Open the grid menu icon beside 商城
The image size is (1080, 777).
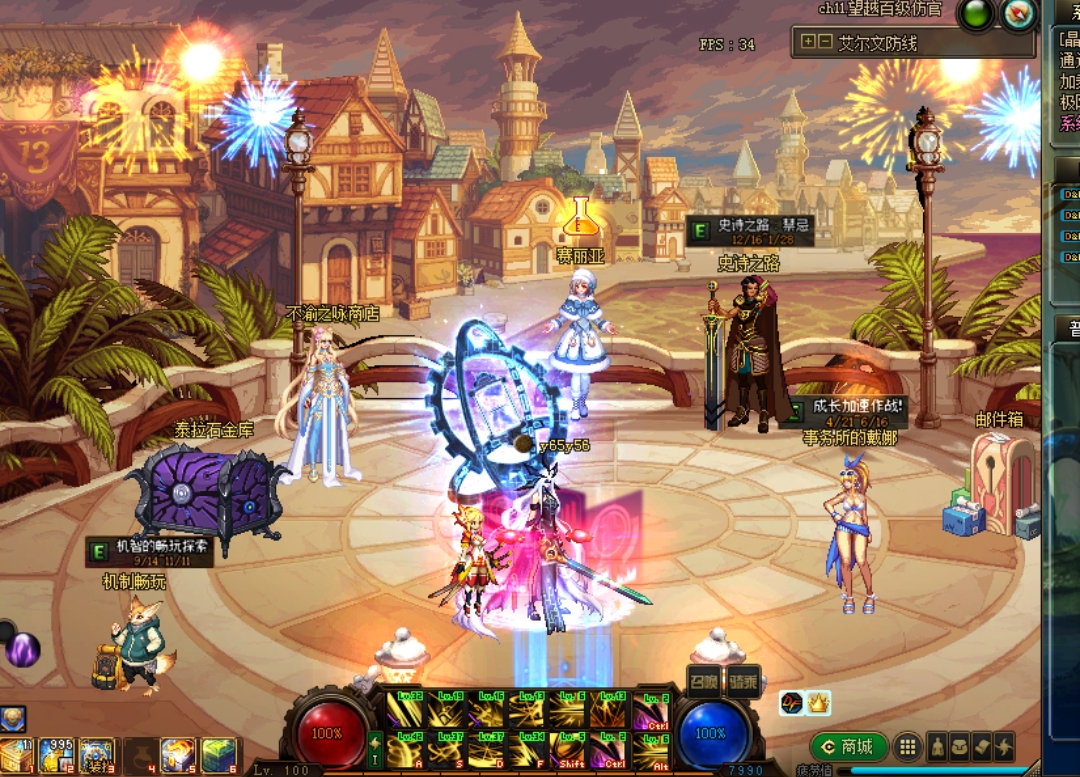click(907, 747)
